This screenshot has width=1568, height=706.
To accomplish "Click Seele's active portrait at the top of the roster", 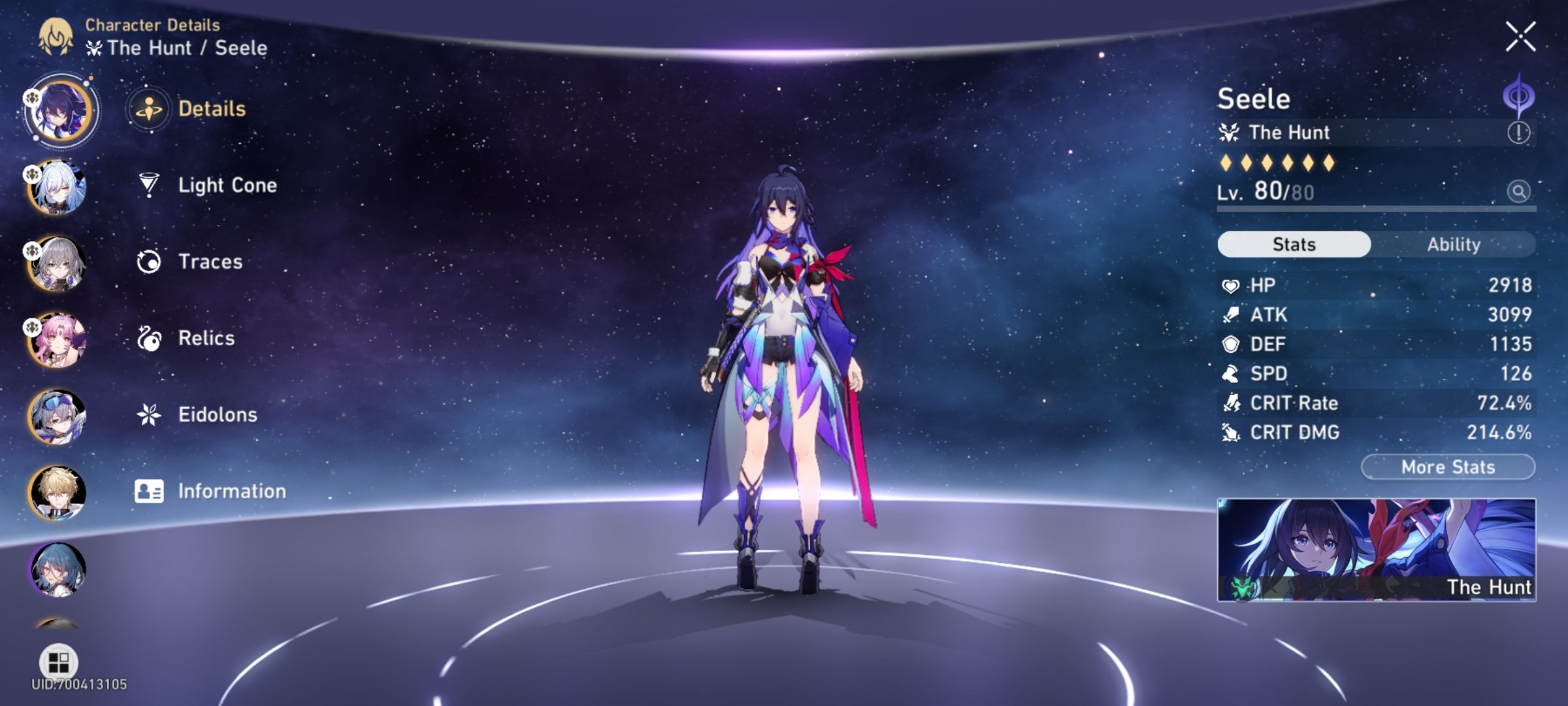I will (62, 111).
